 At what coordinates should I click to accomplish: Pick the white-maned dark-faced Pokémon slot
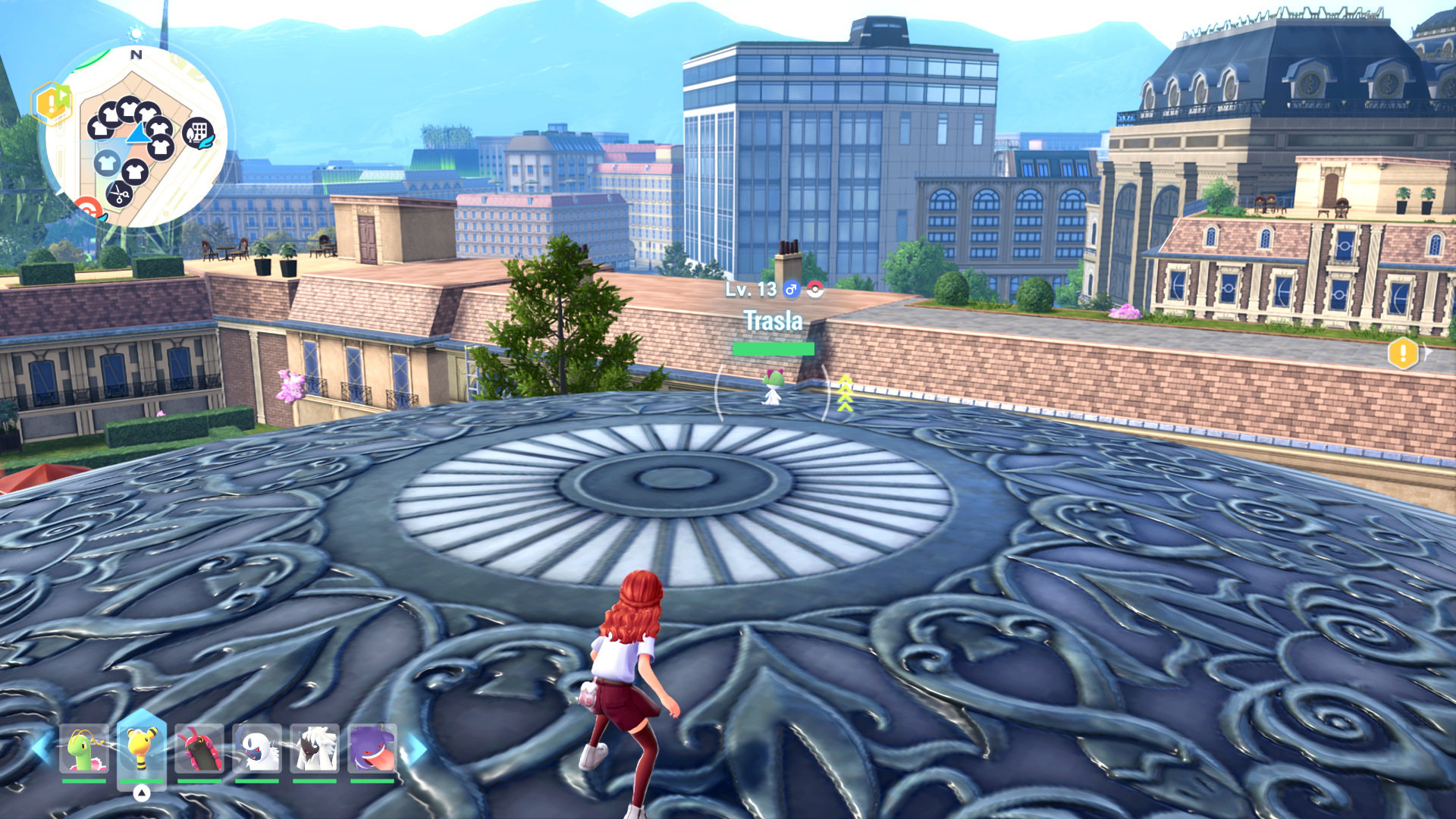[315, 749]
